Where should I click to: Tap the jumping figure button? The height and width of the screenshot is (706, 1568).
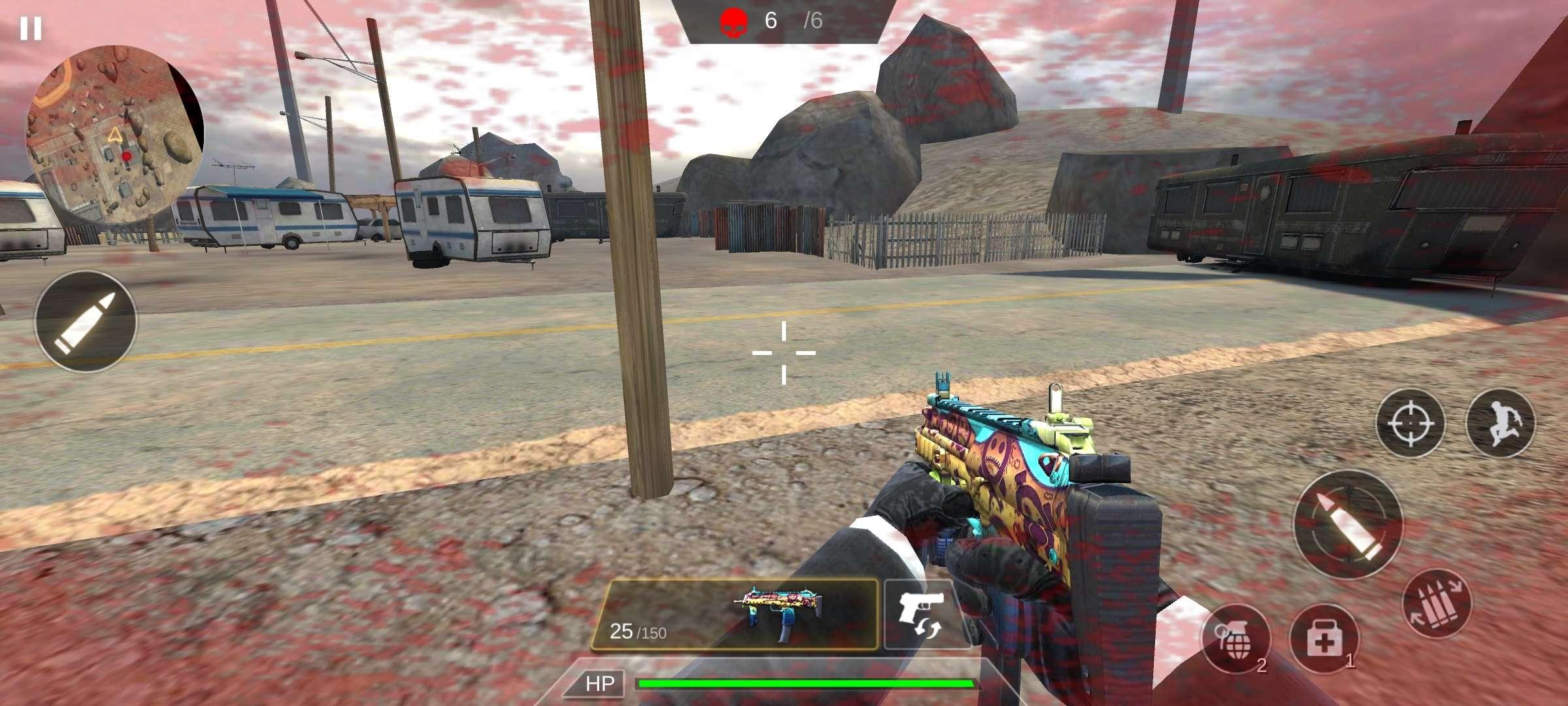coord(1501,423)
